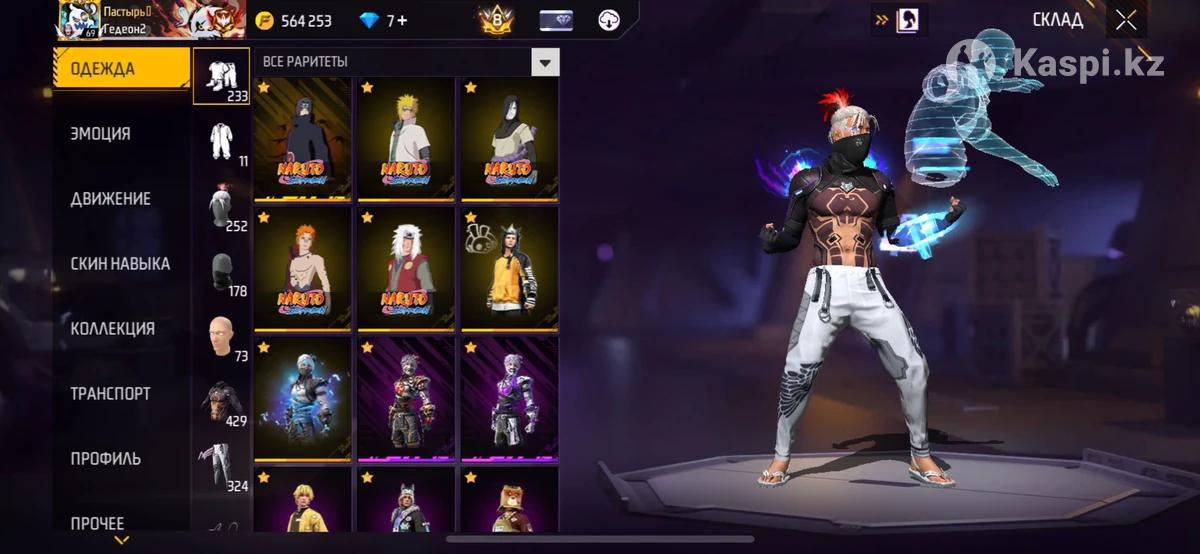Show the bald head subcategory with 73 items

tap(221, 337)
